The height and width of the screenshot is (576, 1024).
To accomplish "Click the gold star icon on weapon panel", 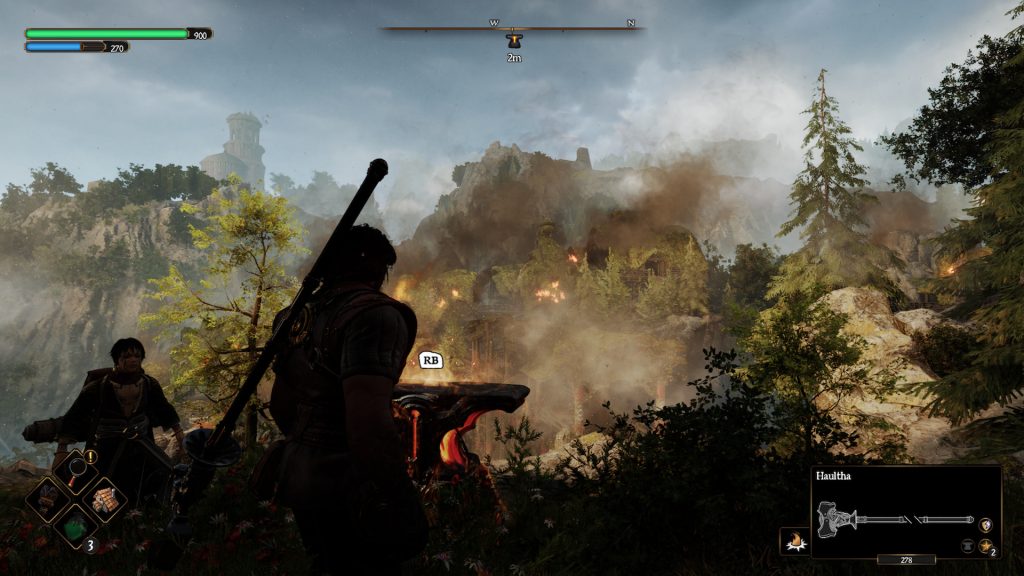I will (986, 546).
